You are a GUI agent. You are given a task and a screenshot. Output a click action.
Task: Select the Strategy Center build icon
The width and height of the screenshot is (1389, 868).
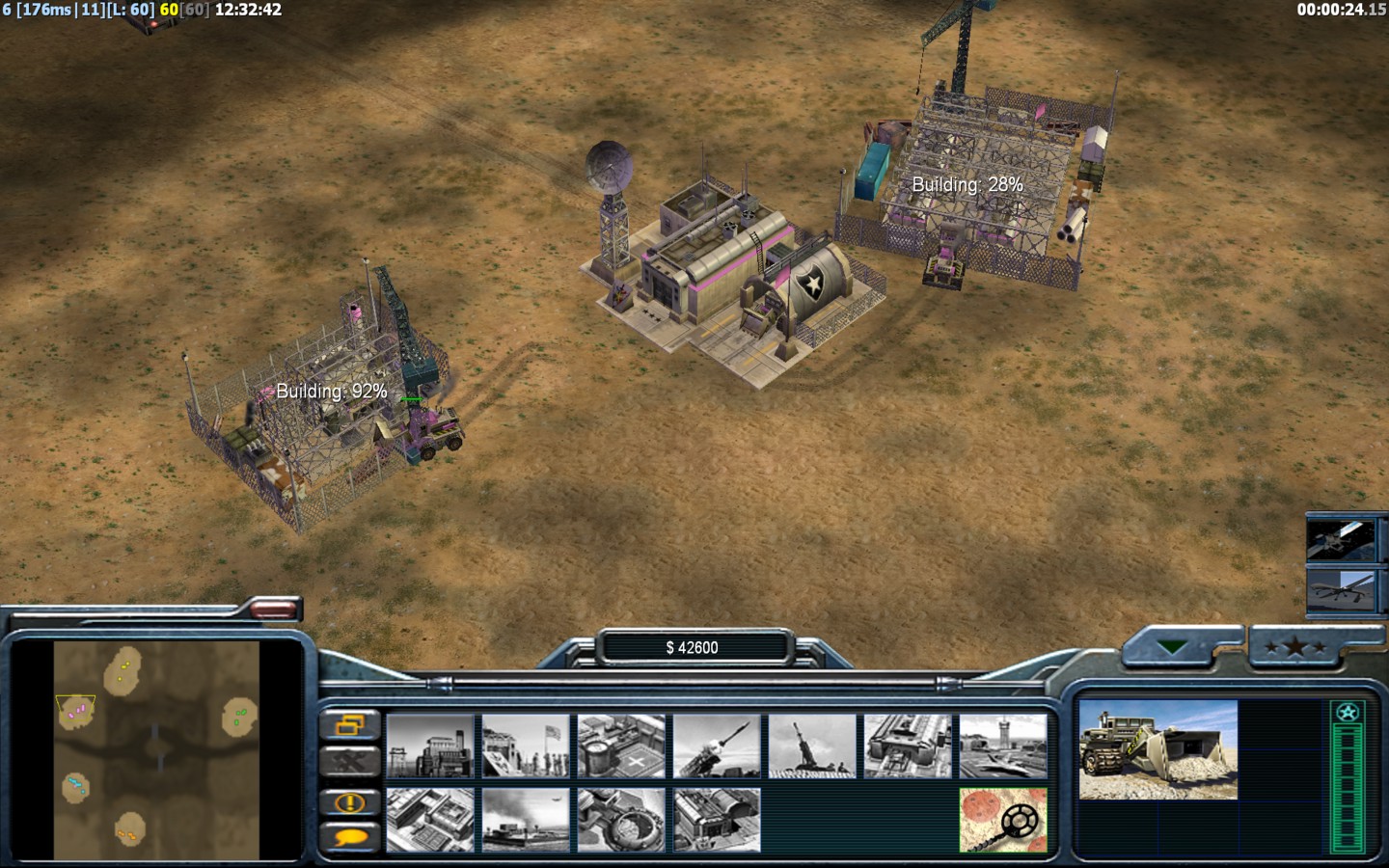pos(430,820)
